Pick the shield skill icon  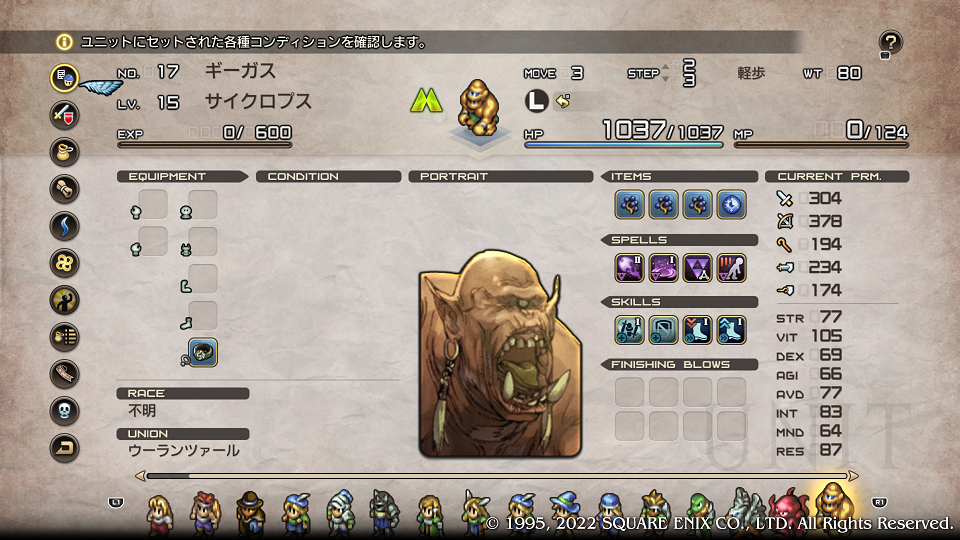[663, 330]
